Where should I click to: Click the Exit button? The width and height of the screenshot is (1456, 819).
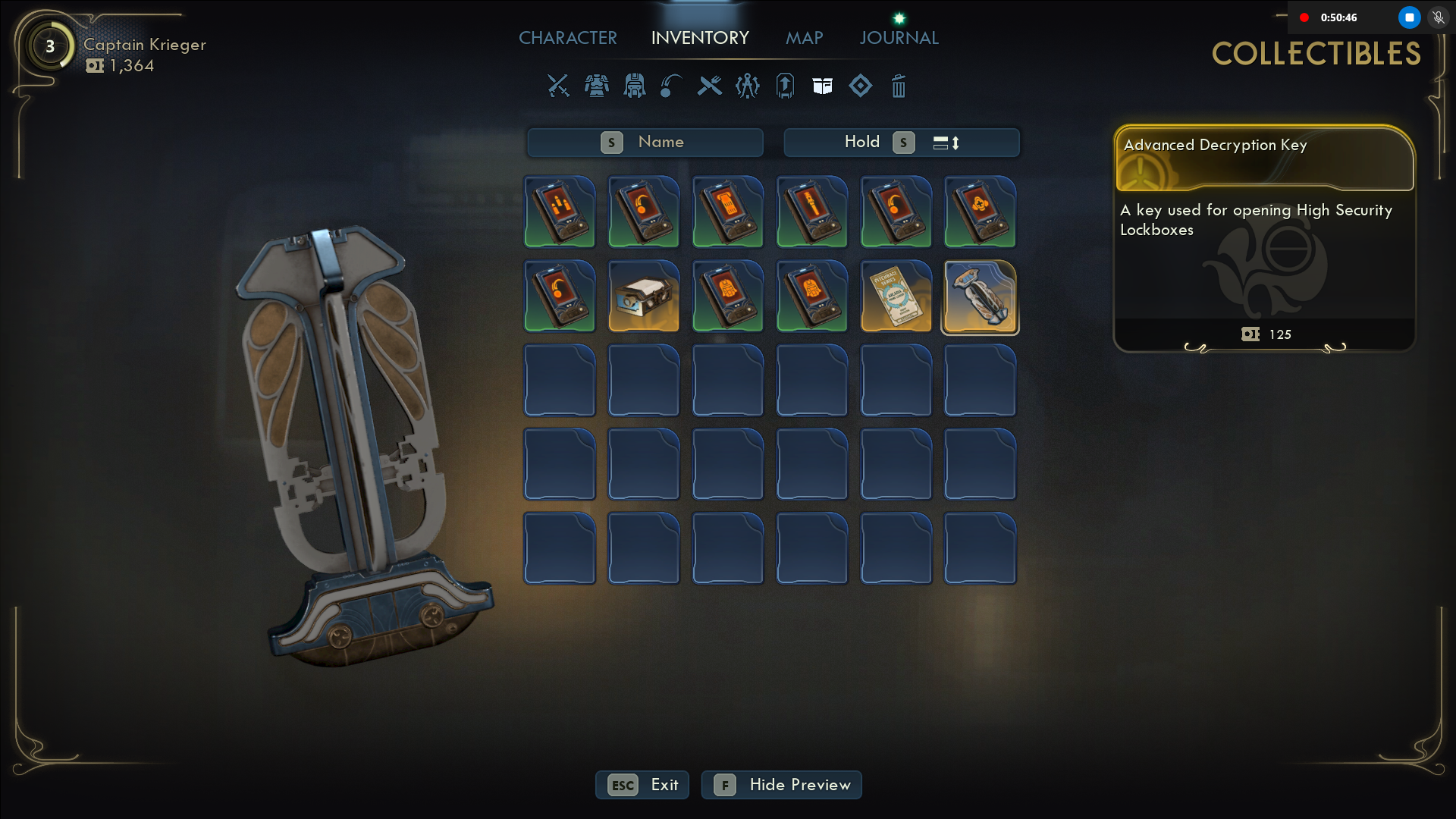[642, 785]
